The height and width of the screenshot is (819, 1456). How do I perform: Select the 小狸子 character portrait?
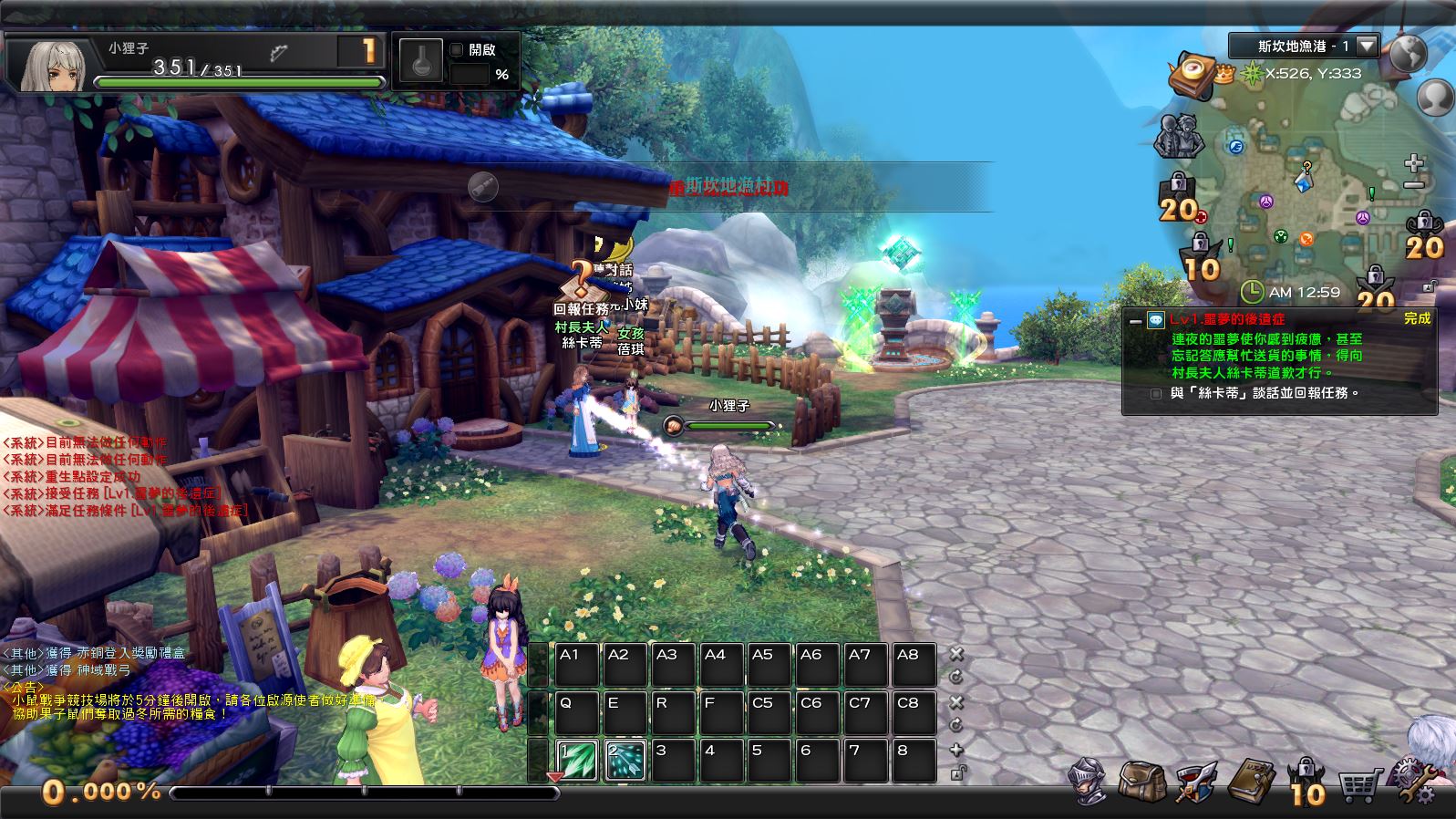point(53,63)
